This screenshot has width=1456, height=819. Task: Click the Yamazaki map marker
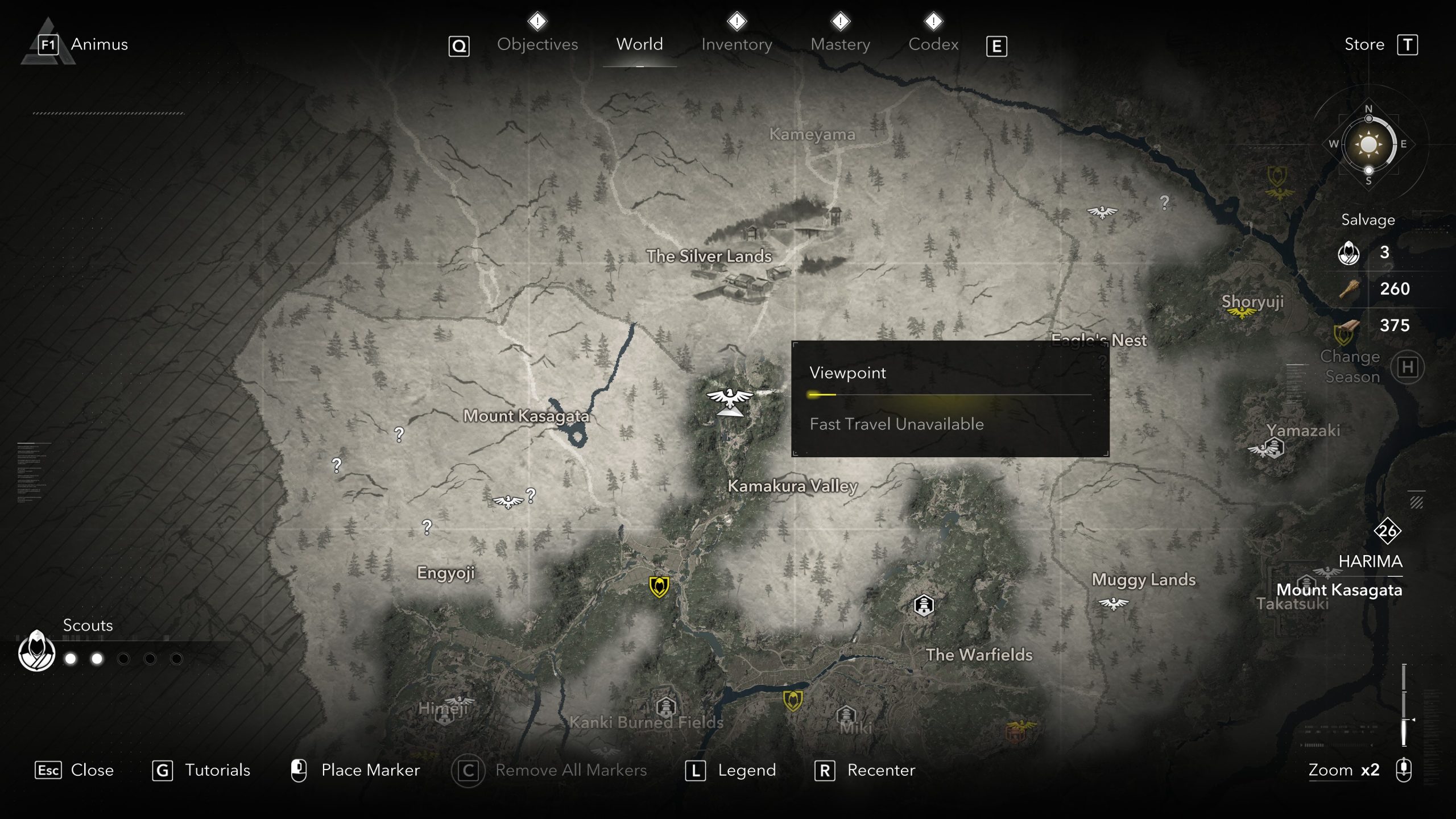click(x=1274, y=448)
